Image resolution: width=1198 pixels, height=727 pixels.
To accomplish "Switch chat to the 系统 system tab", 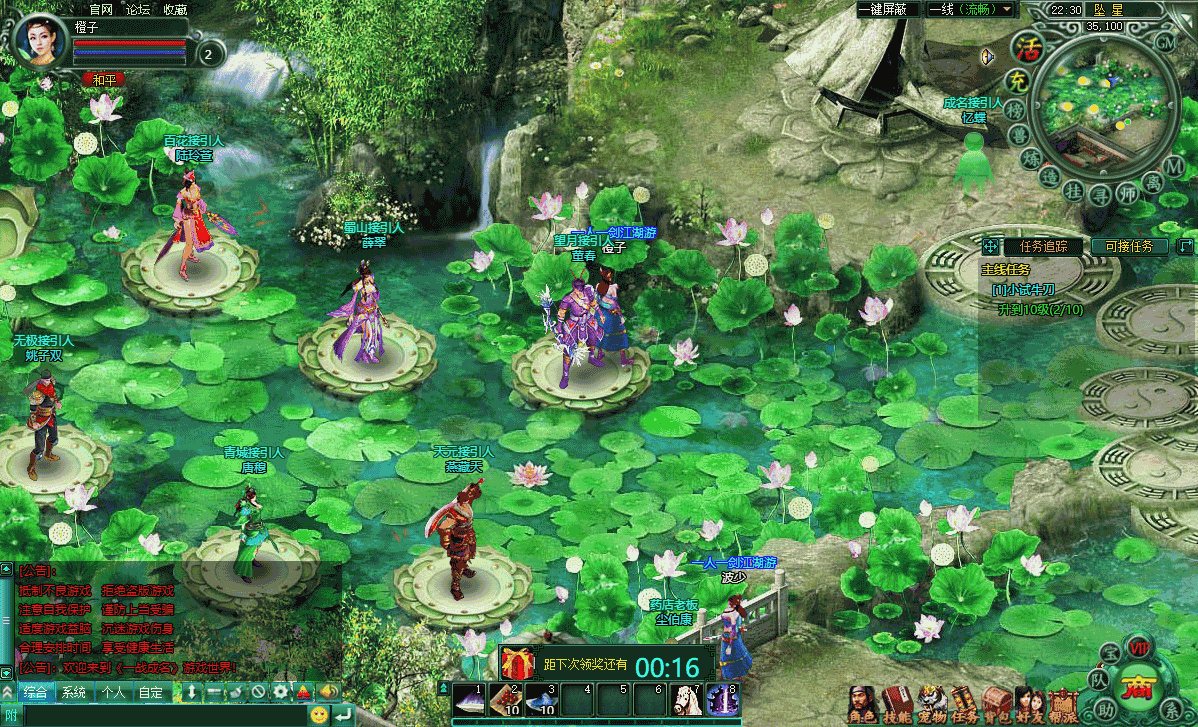I will pyautogui.click(x=73, y=692).
